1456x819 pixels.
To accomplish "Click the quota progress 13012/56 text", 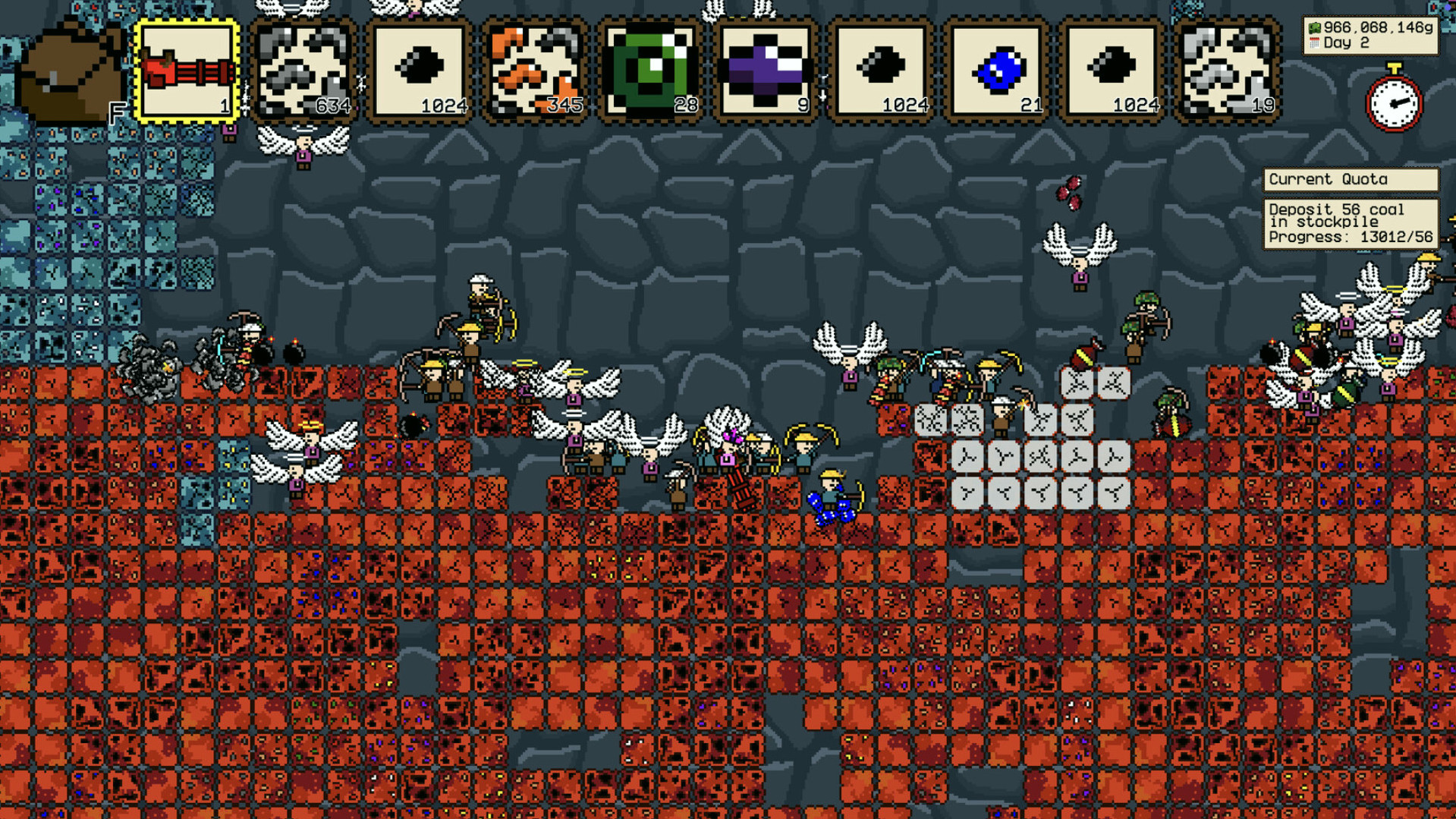I will 1349,236.
